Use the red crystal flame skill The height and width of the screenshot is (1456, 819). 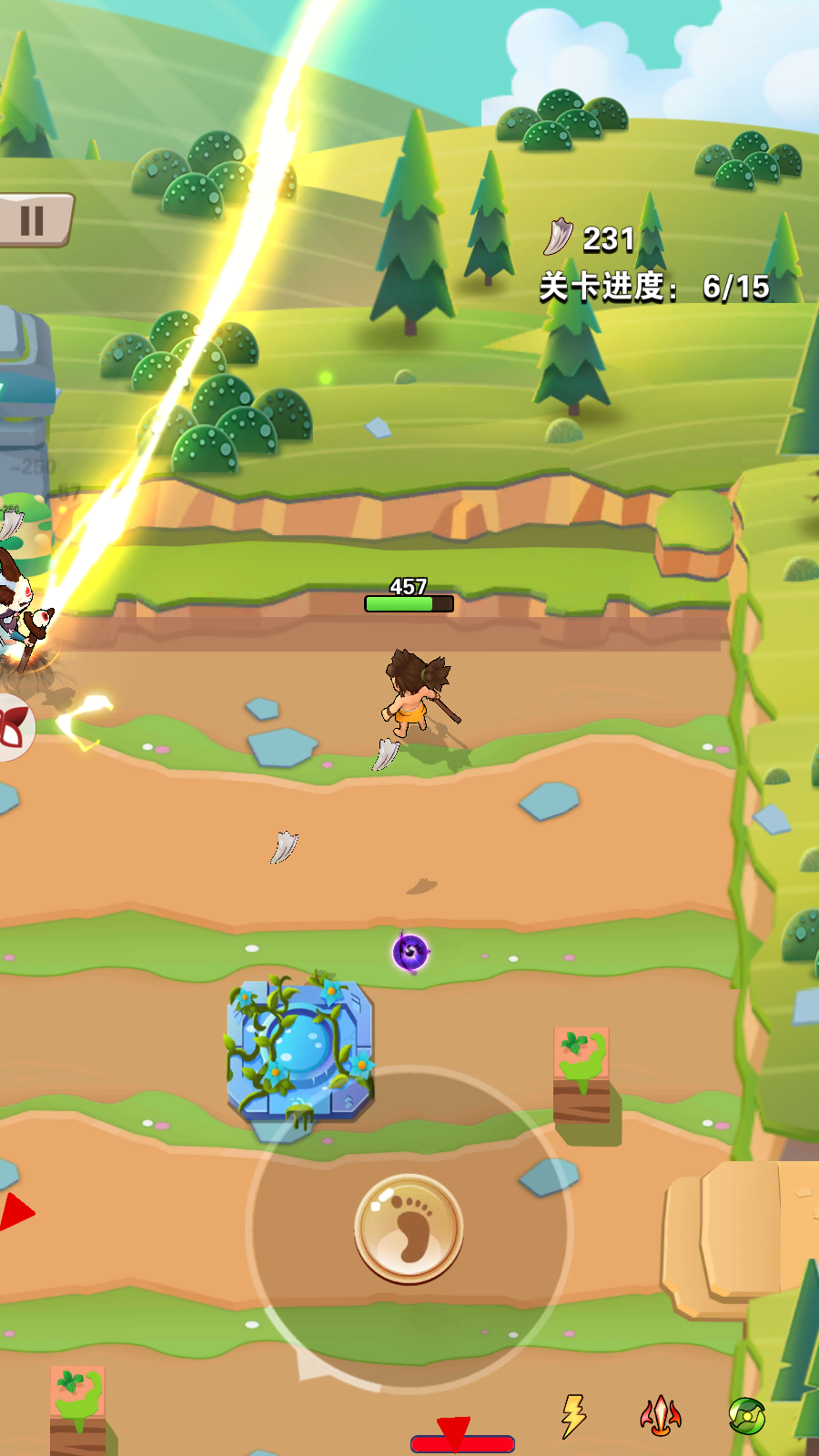pos(661,1416)
